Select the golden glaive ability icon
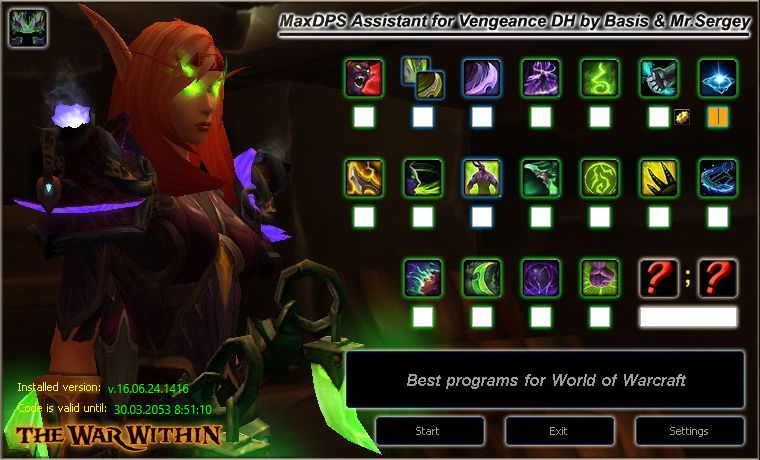The height and width of the screenshot is (460, 760). pos(363,177)
